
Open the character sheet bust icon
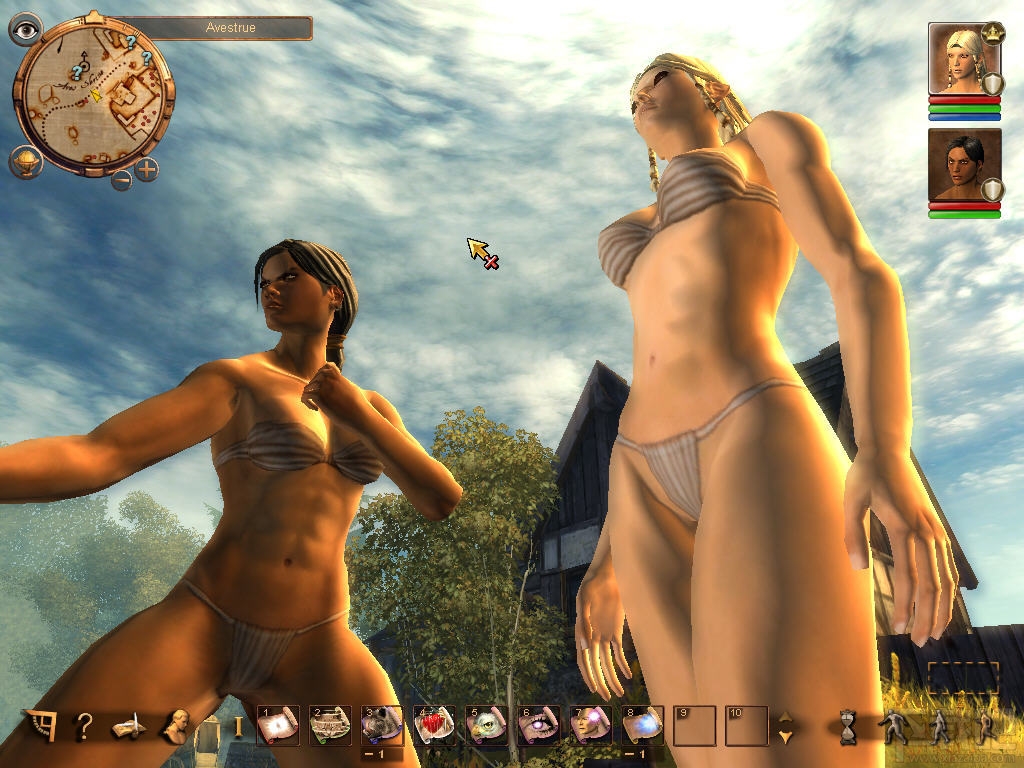tap(177, 726)
